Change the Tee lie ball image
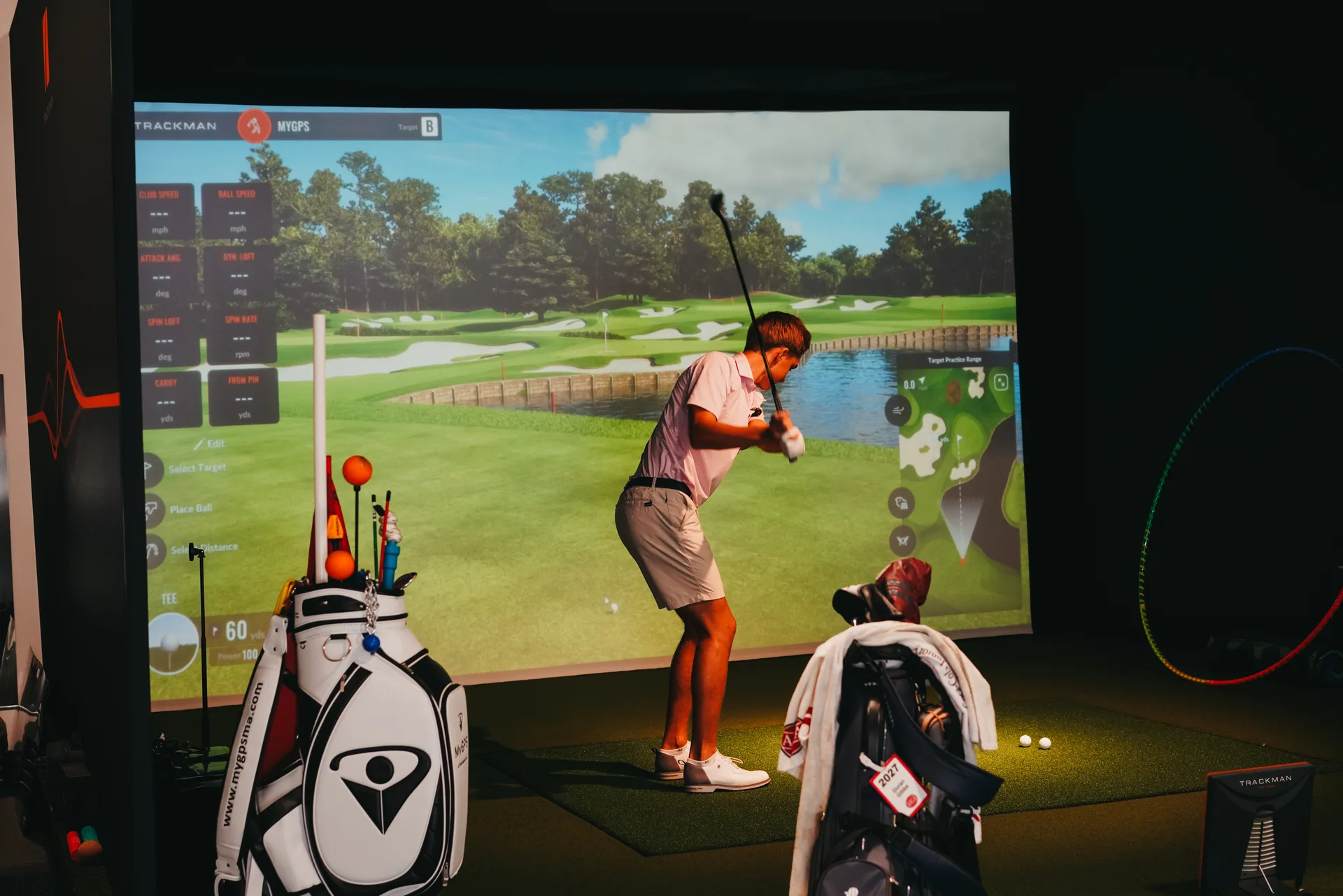 tap(172, 643)
